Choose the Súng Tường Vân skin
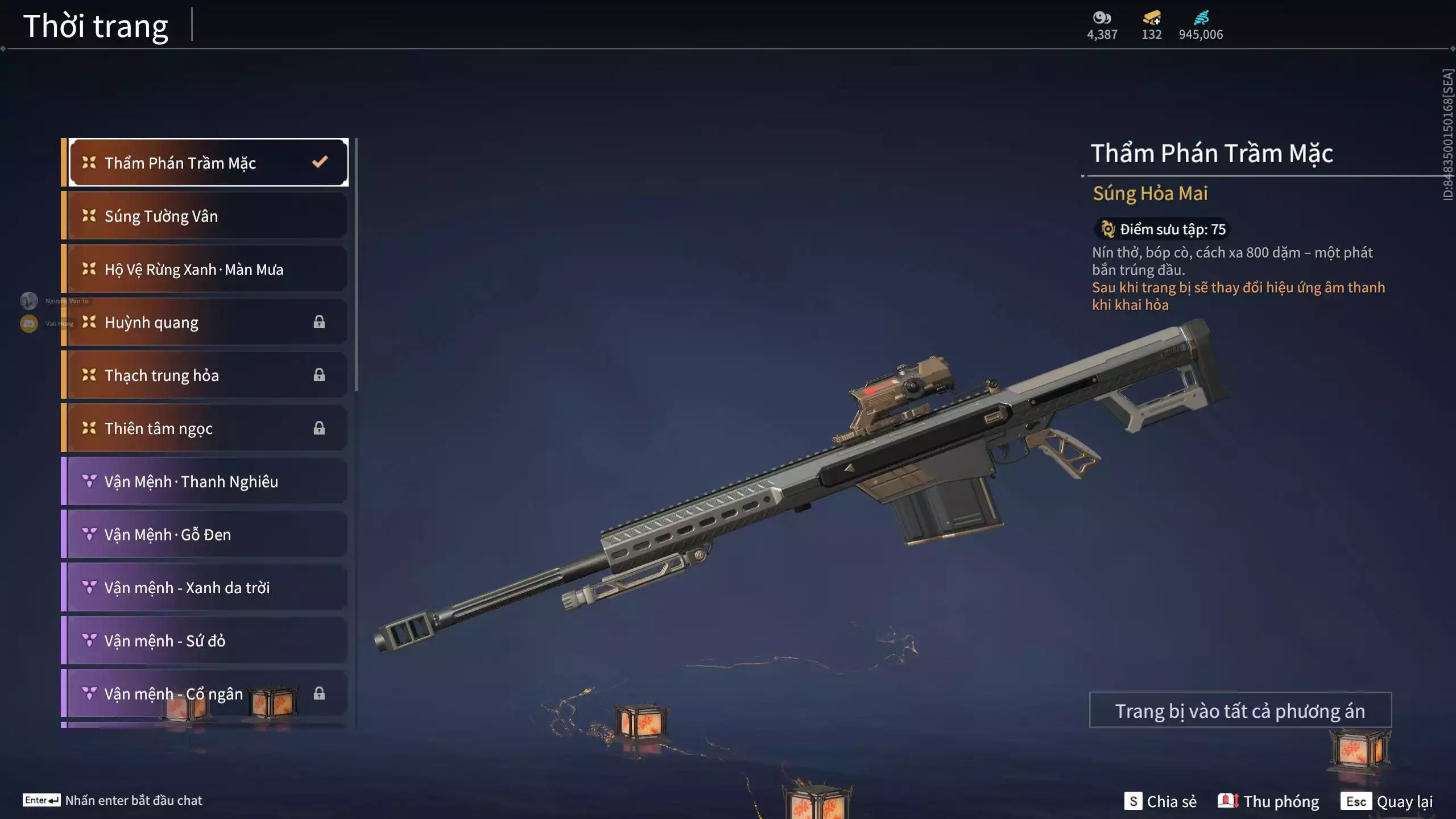Image resolution: width=1456 pixels, height=819 pixels. tap(208, 216)
